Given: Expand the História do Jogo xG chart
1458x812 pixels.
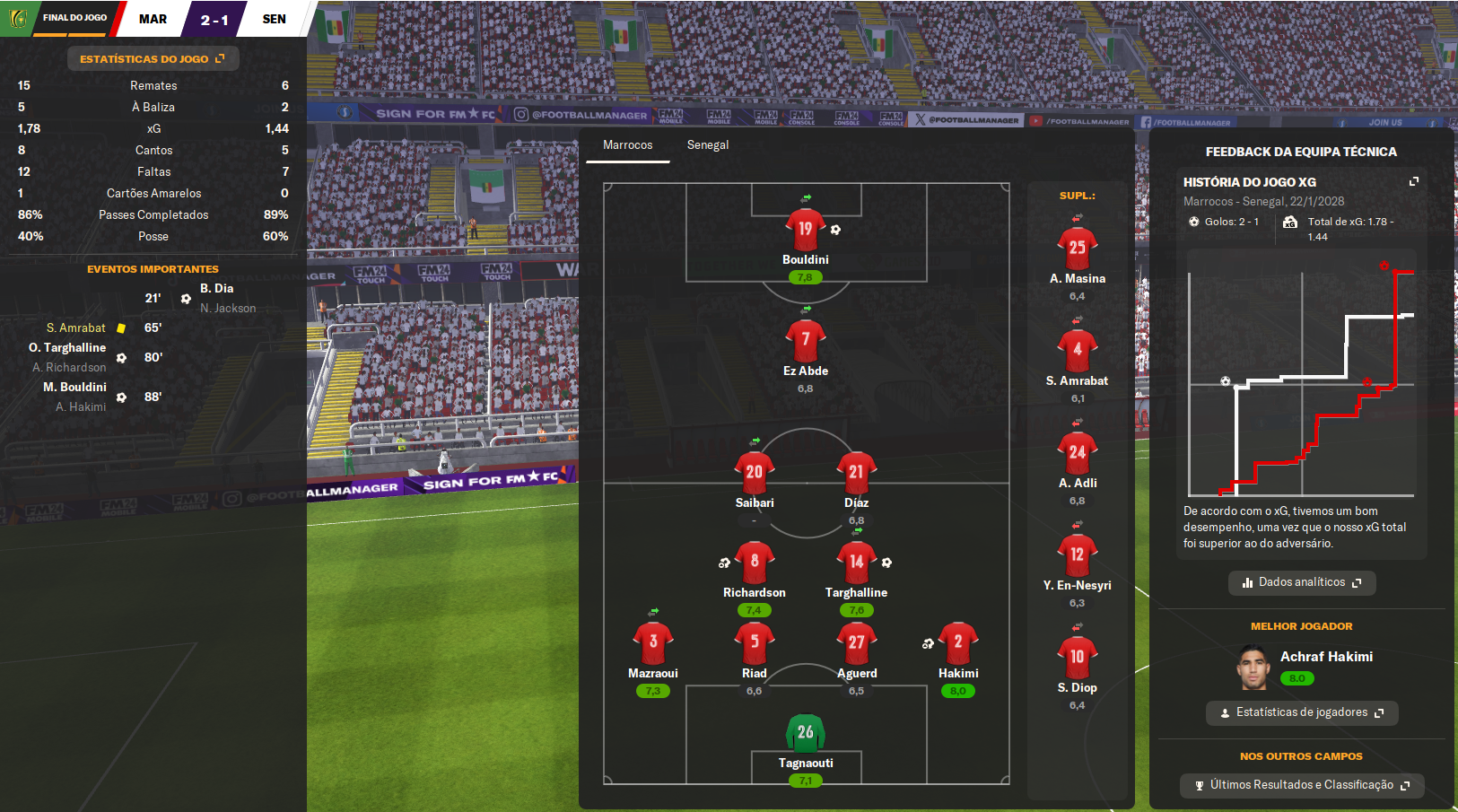Looking at the screenshot, I should pyautogui.click(x=1414, y=181).
